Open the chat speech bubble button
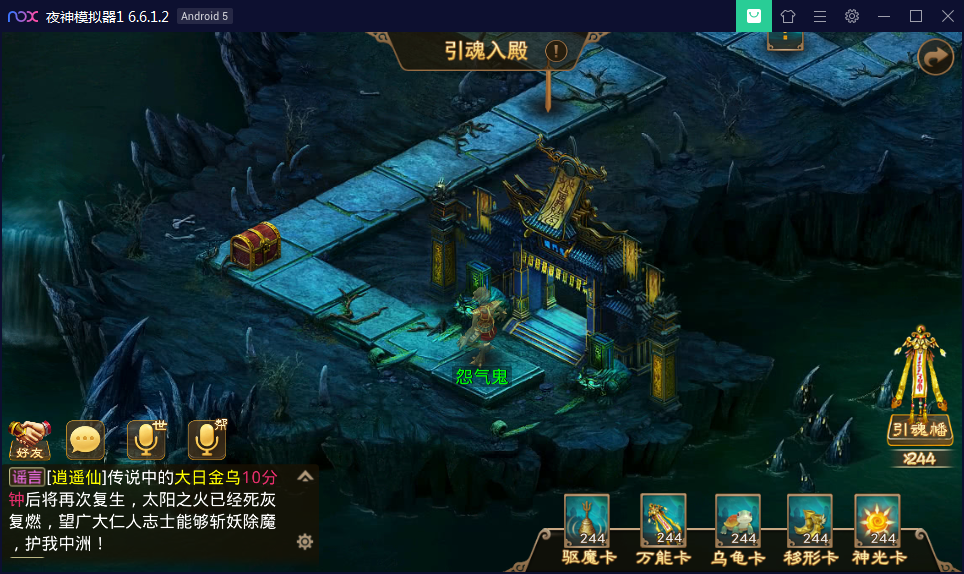The width and height of the screenshot is (964, 574). (86, 439)
